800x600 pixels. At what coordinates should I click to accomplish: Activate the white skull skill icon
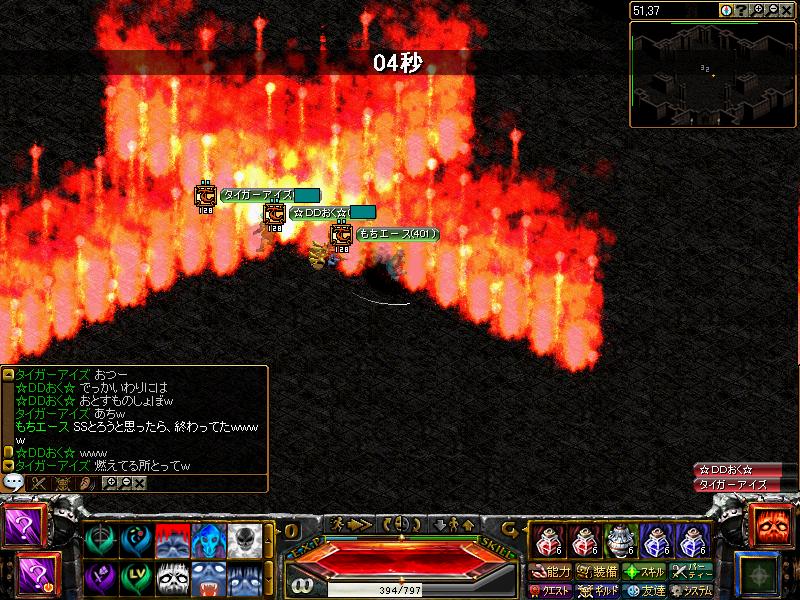coord(244,541)
